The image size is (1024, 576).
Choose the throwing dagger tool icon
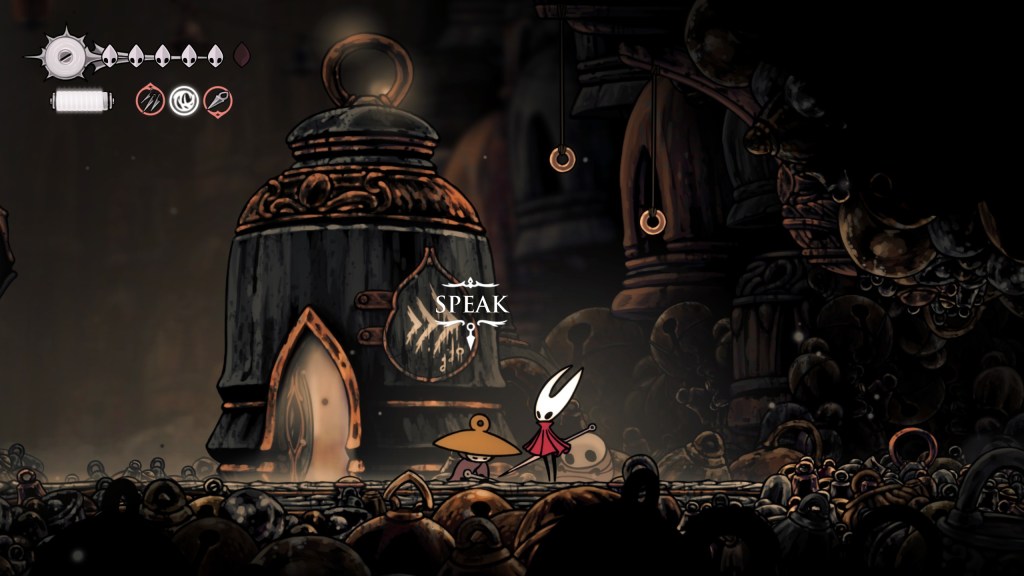tap(218, 100)
